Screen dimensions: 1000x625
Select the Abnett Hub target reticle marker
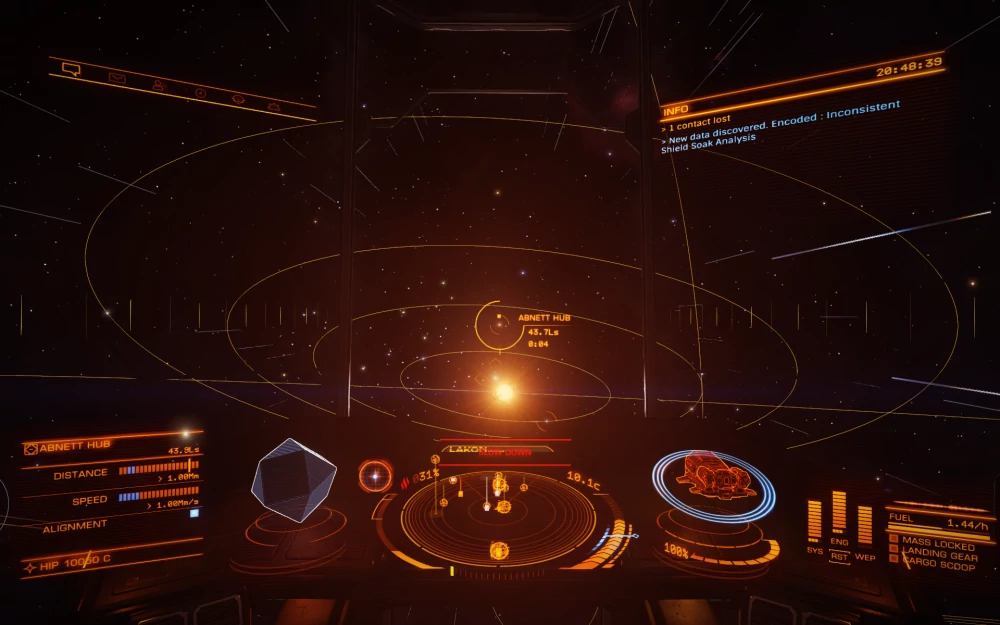tap(498, 325)
